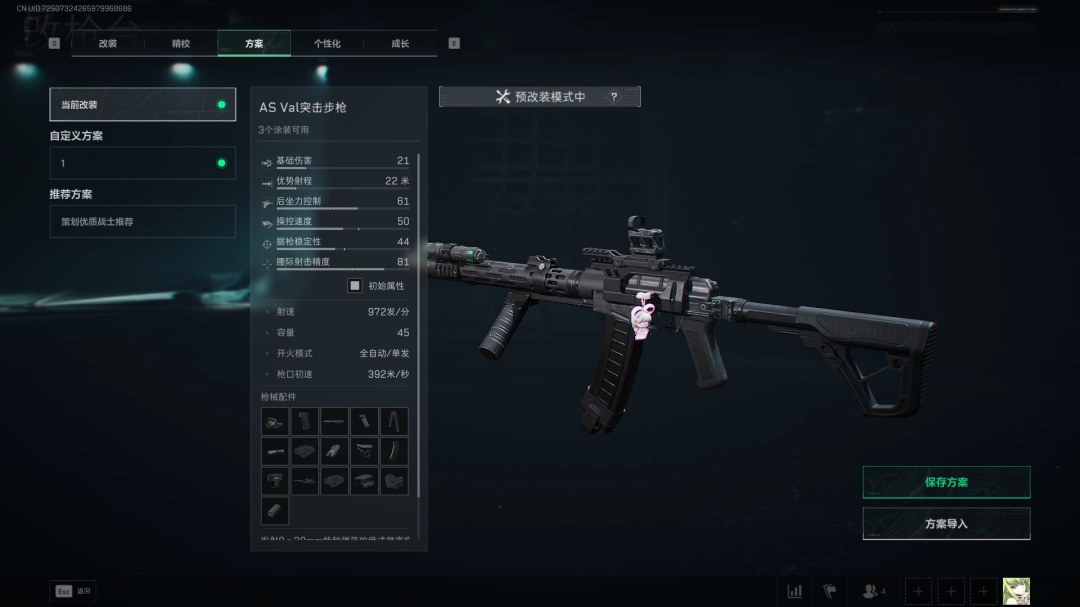Choose custom plan slot 1

(x=143, y=163)
